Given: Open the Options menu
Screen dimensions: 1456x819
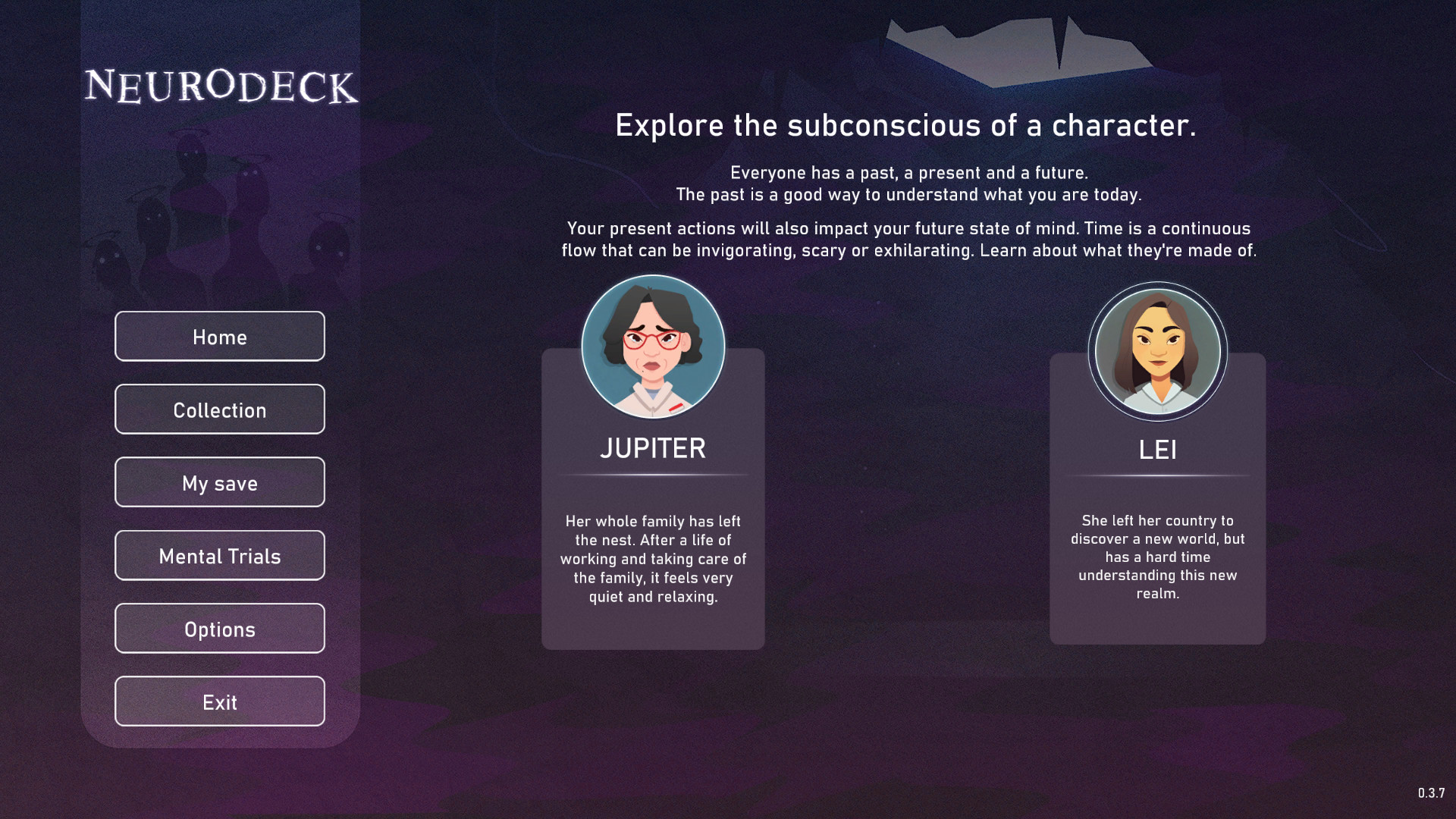Looking at the screenshot, I should click(219, 628).
